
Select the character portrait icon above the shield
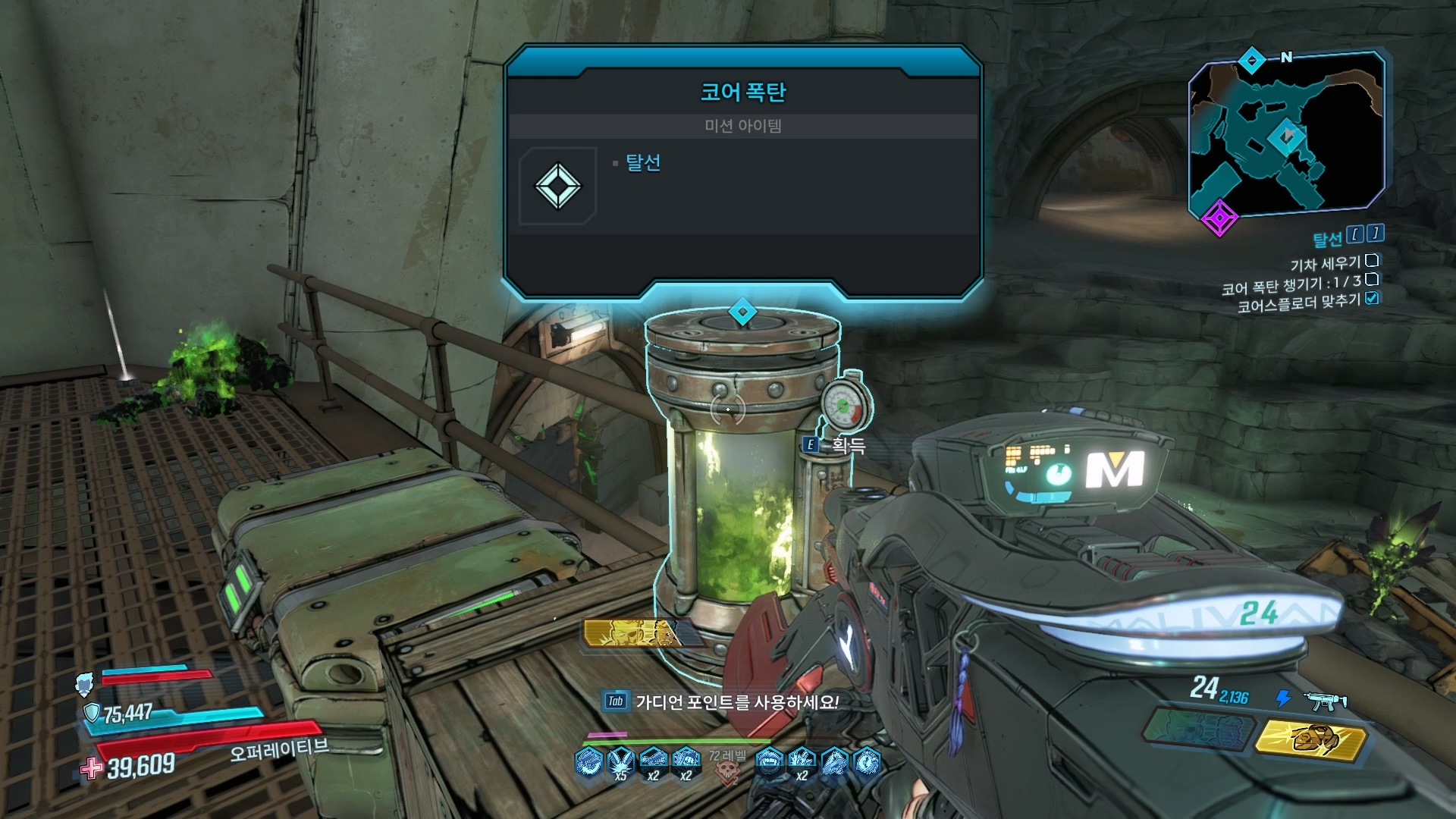pos(85,685)
